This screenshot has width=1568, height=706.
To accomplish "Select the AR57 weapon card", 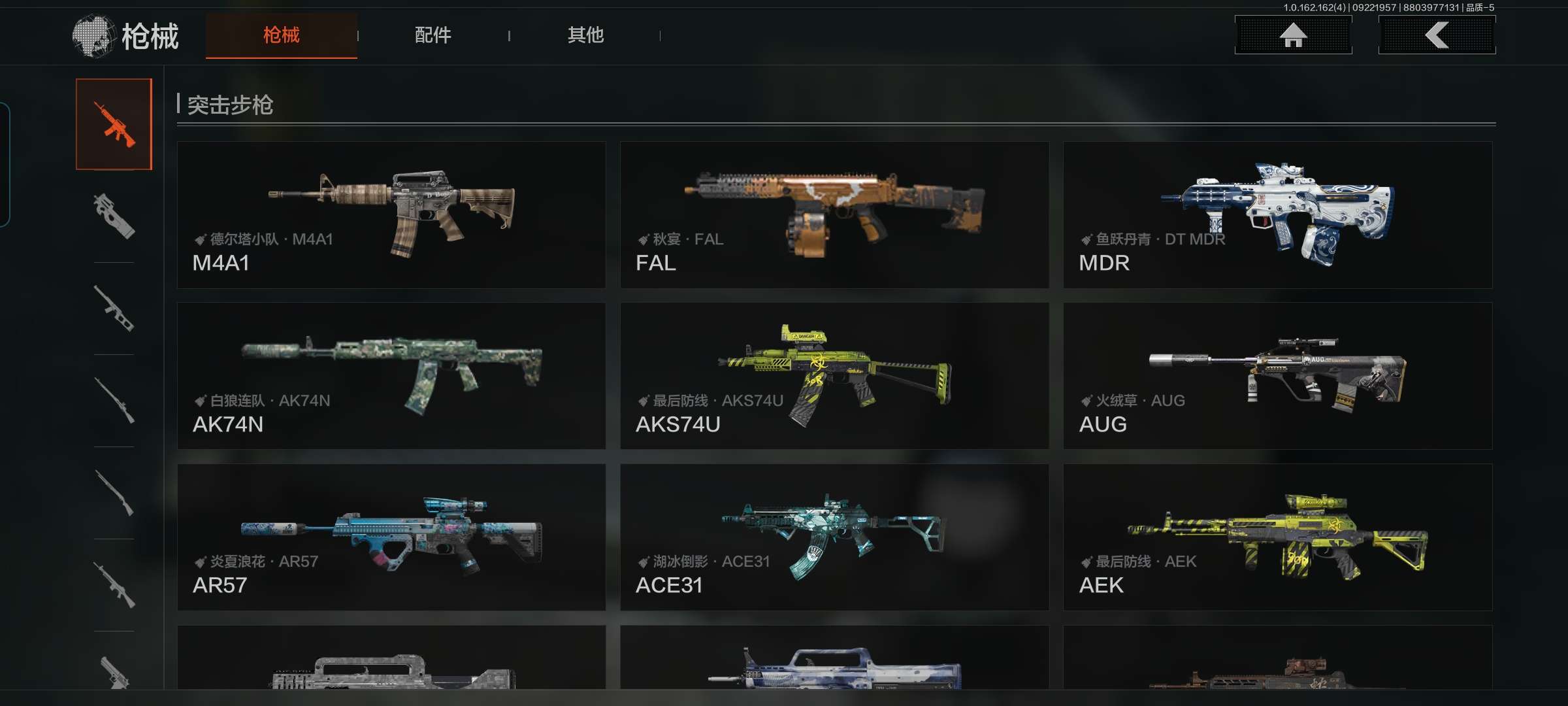I will (x=391, y=537).
